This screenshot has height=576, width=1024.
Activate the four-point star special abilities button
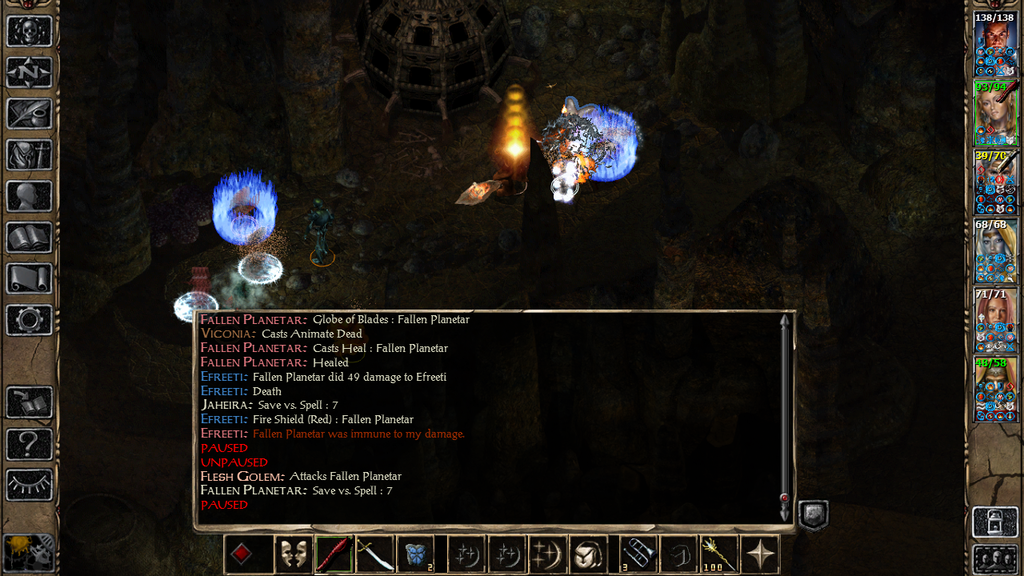pyautogui.click(x=760, y=554)
